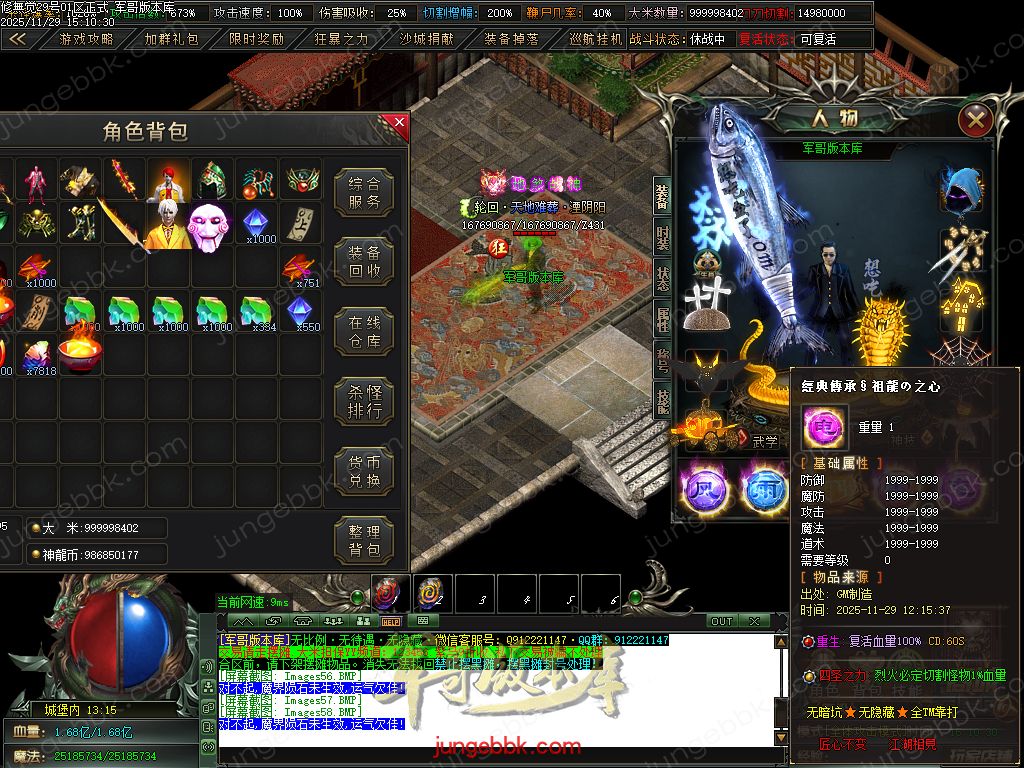Open the 加群礼包 gift pack menu
1024x768 pixels.
[172, 39]
